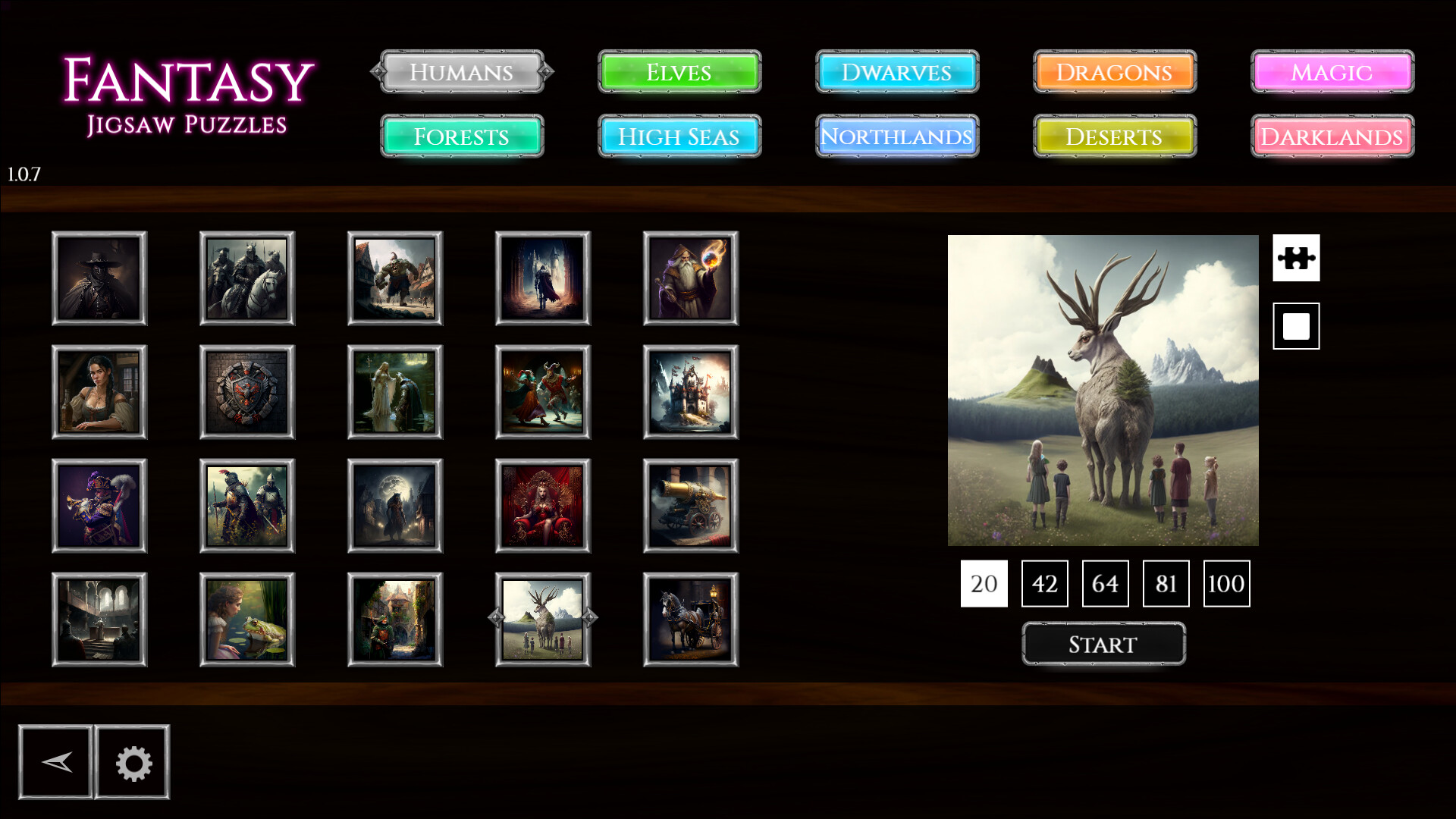Viewport: 1456px width, 819px height.
Task: Click the back arrow at bottom left
Action: [56, 762]
